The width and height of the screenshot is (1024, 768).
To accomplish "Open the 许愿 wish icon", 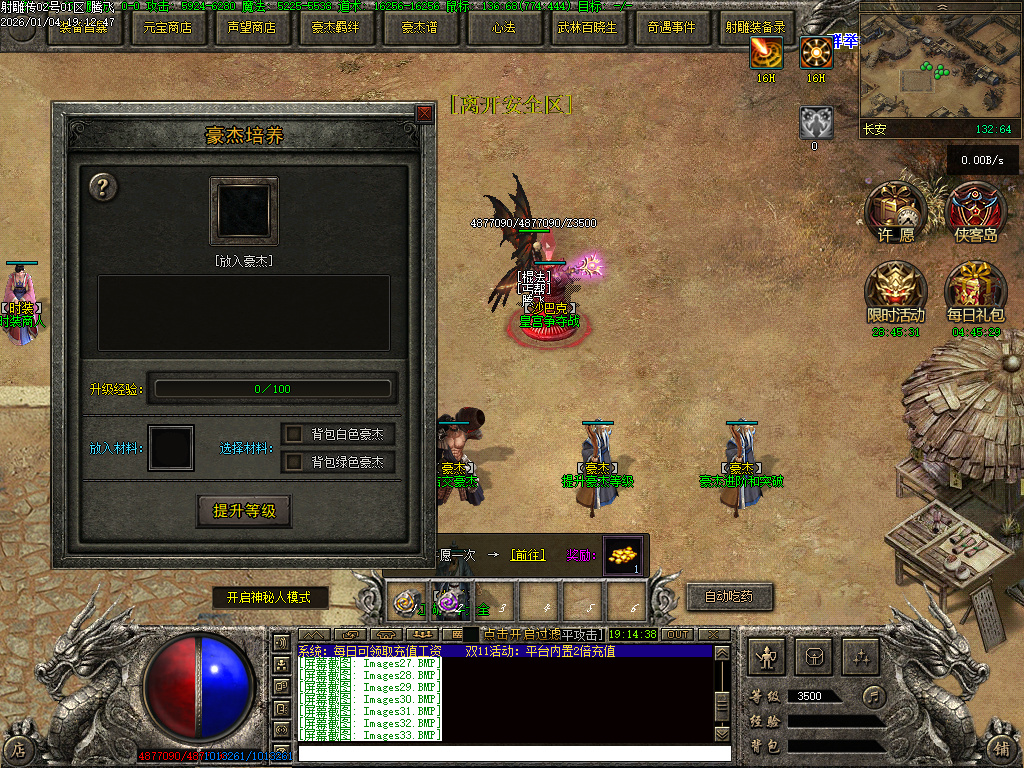I will click(893, 212).
